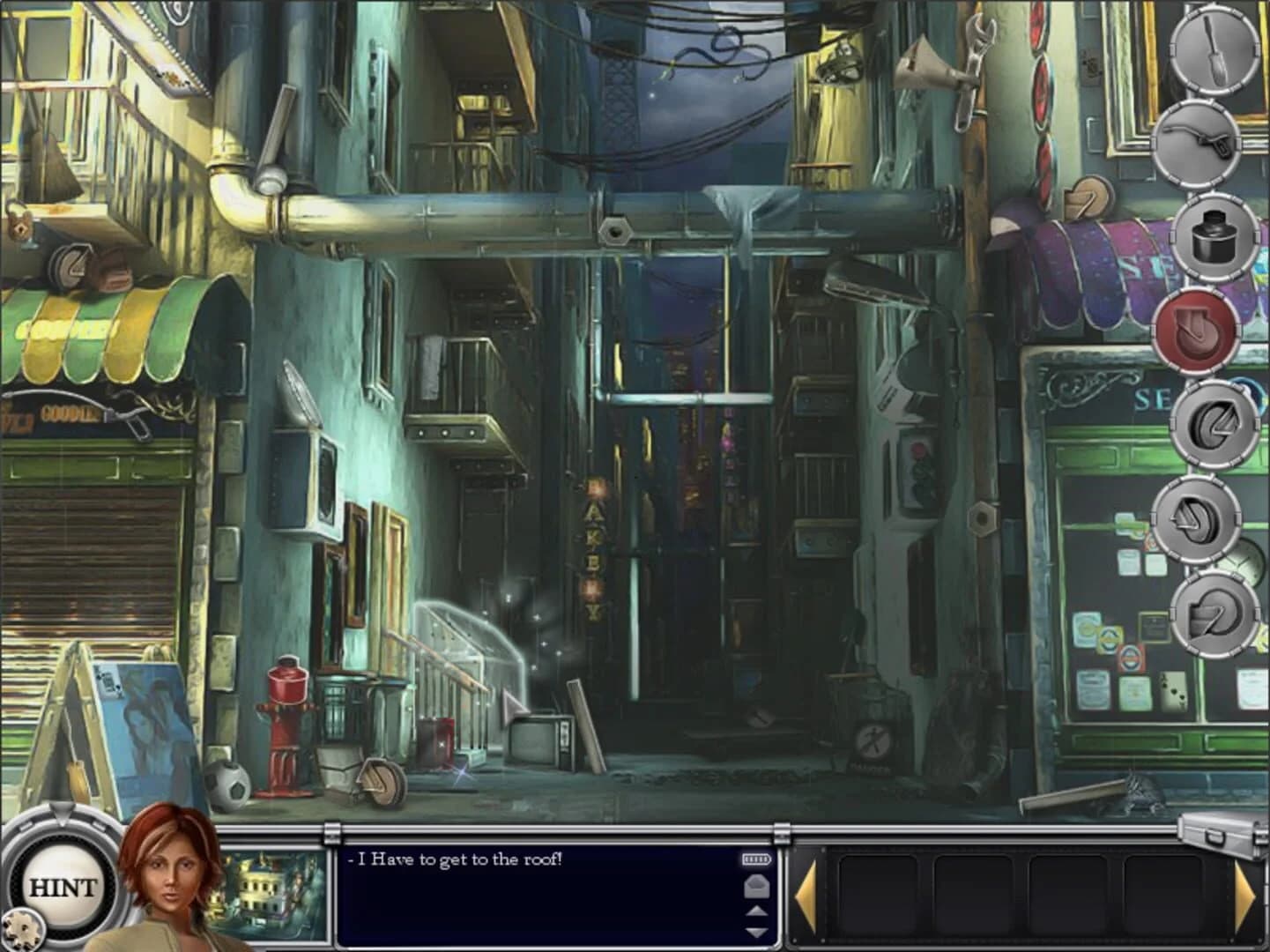The image size is (1270, 952).
Task: Click the left gold arrow of the inventory bar
Action: tap(806, 895)
